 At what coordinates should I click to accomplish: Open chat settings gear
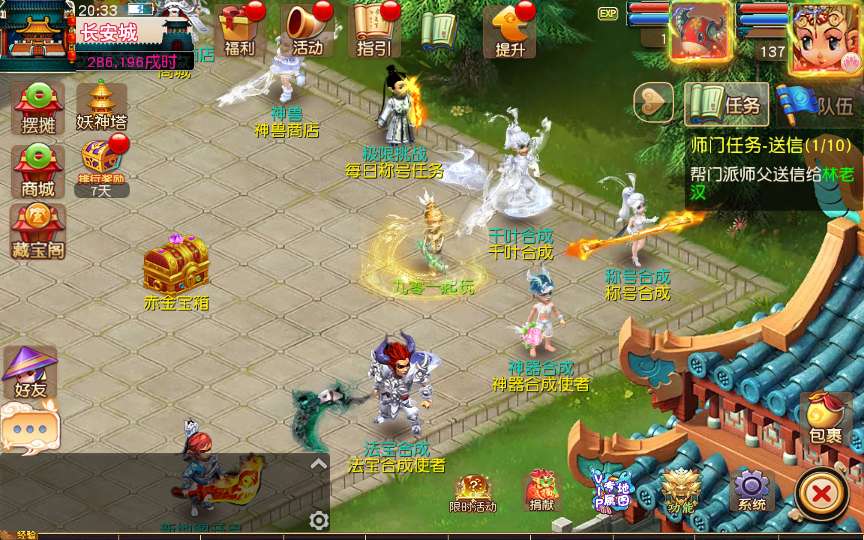pyautogui.click(x=319, y=520)
